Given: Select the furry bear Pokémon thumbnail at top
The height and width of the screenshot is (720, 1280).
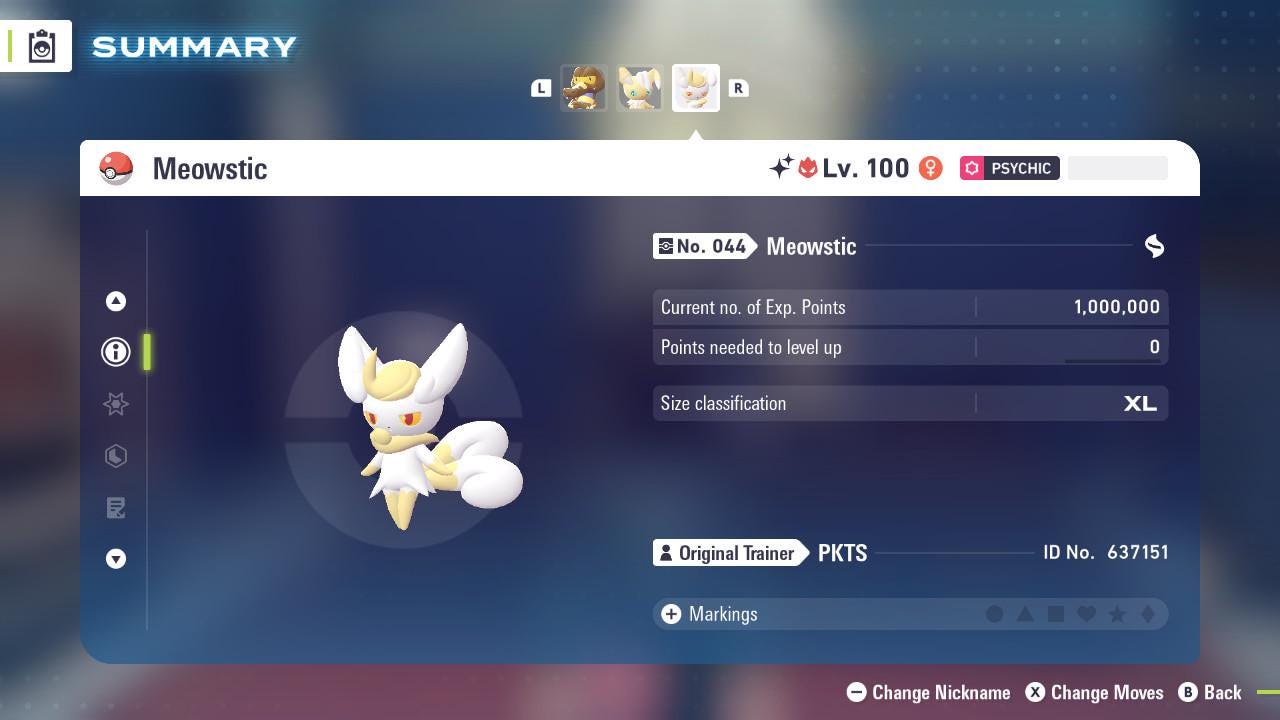Looking at the screenshot, I should click(x=584, y=88).
